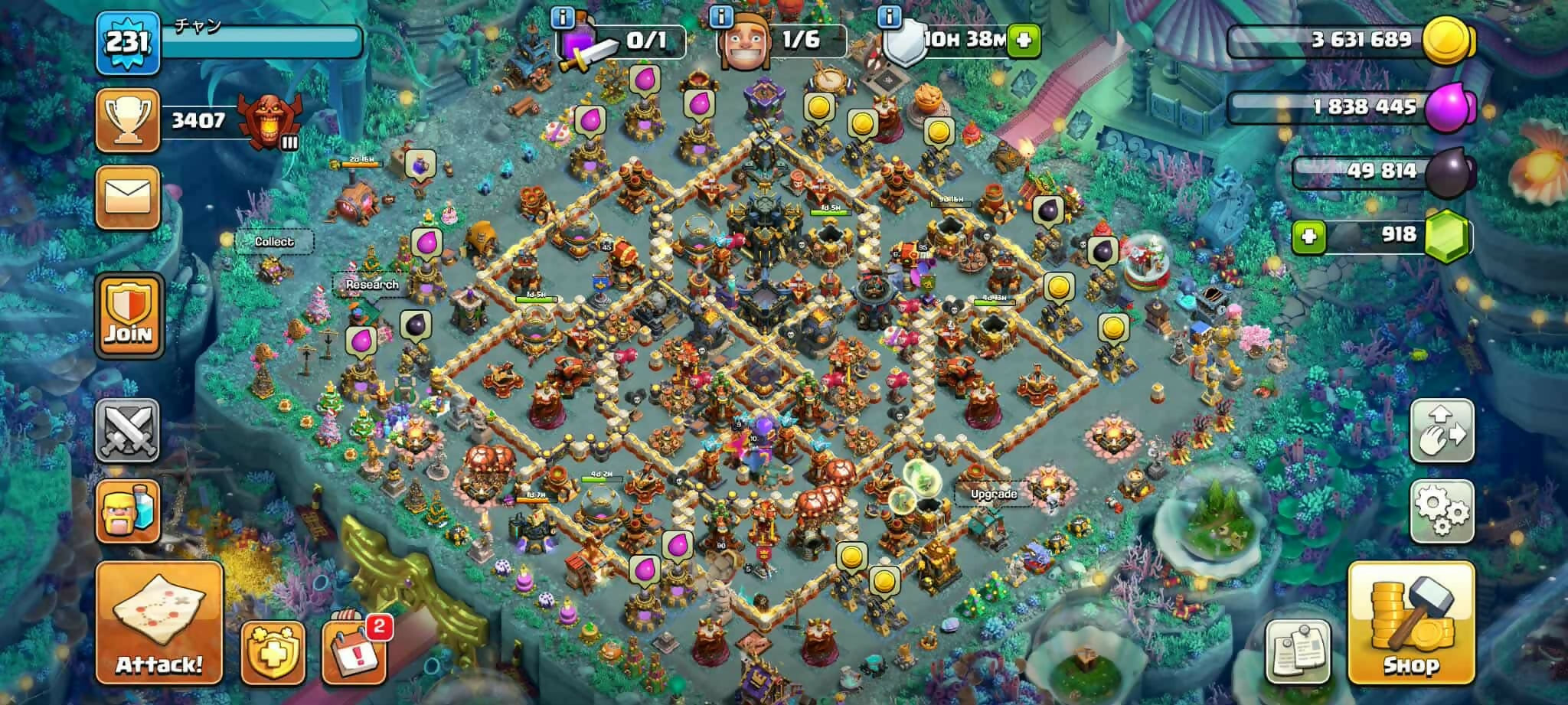Show info for the 0/1 laboratory slot

[x=563, y=17]
